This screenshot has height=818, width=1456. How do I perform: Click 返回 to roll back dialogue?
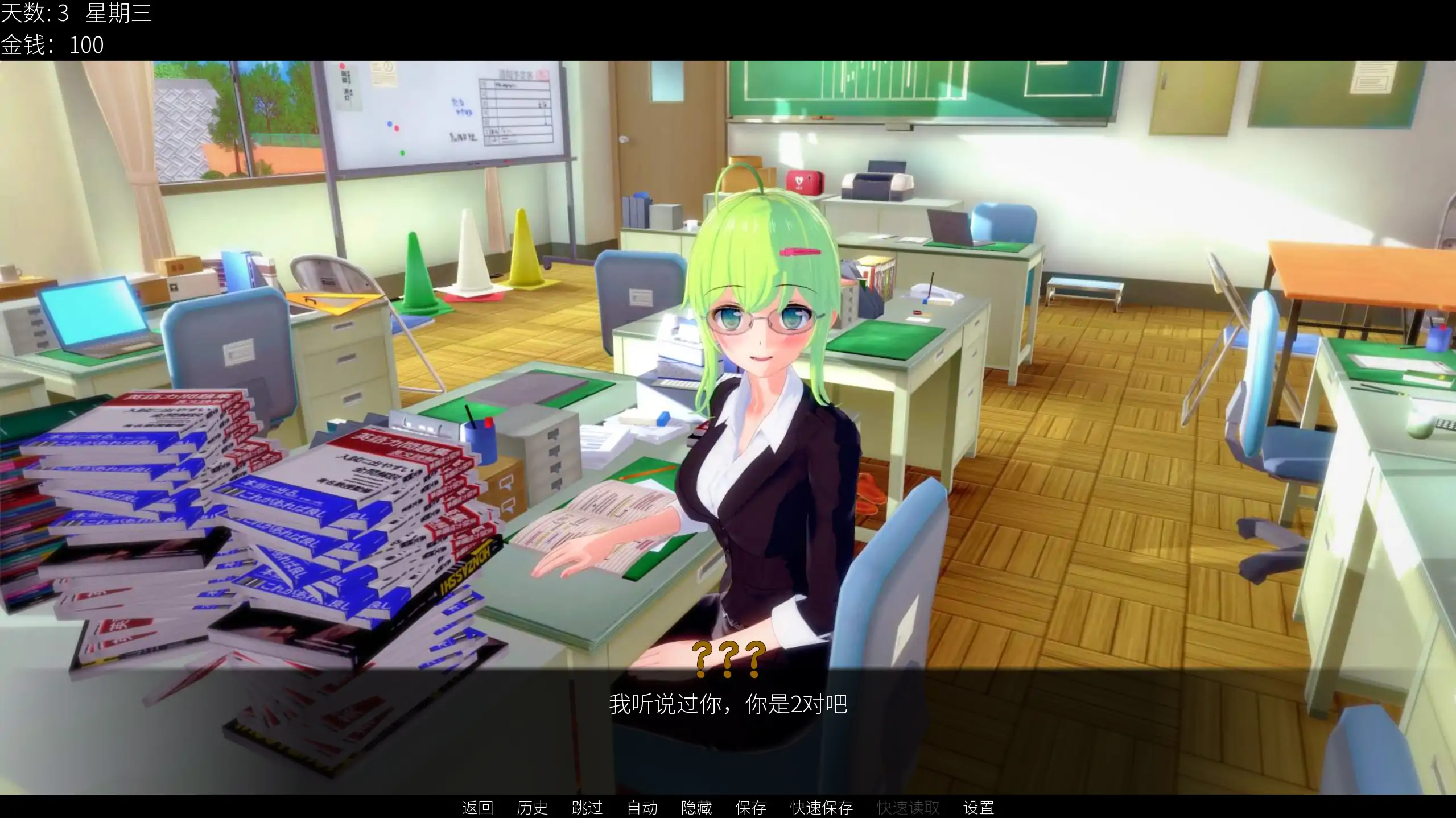(x=477, y=808)
